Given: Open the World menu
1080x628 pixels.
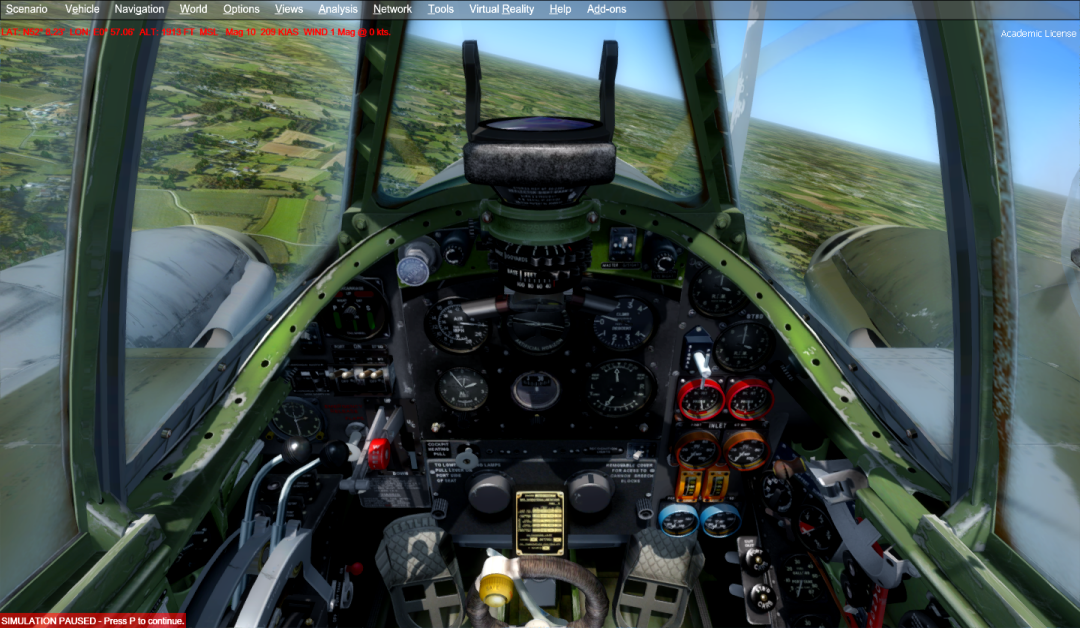Looking at the screenshot, I should point(193,9).
